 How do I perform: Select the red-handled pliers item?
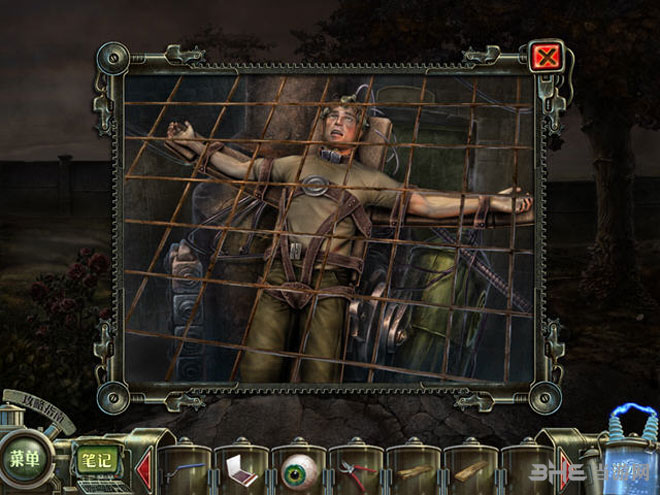356,471
